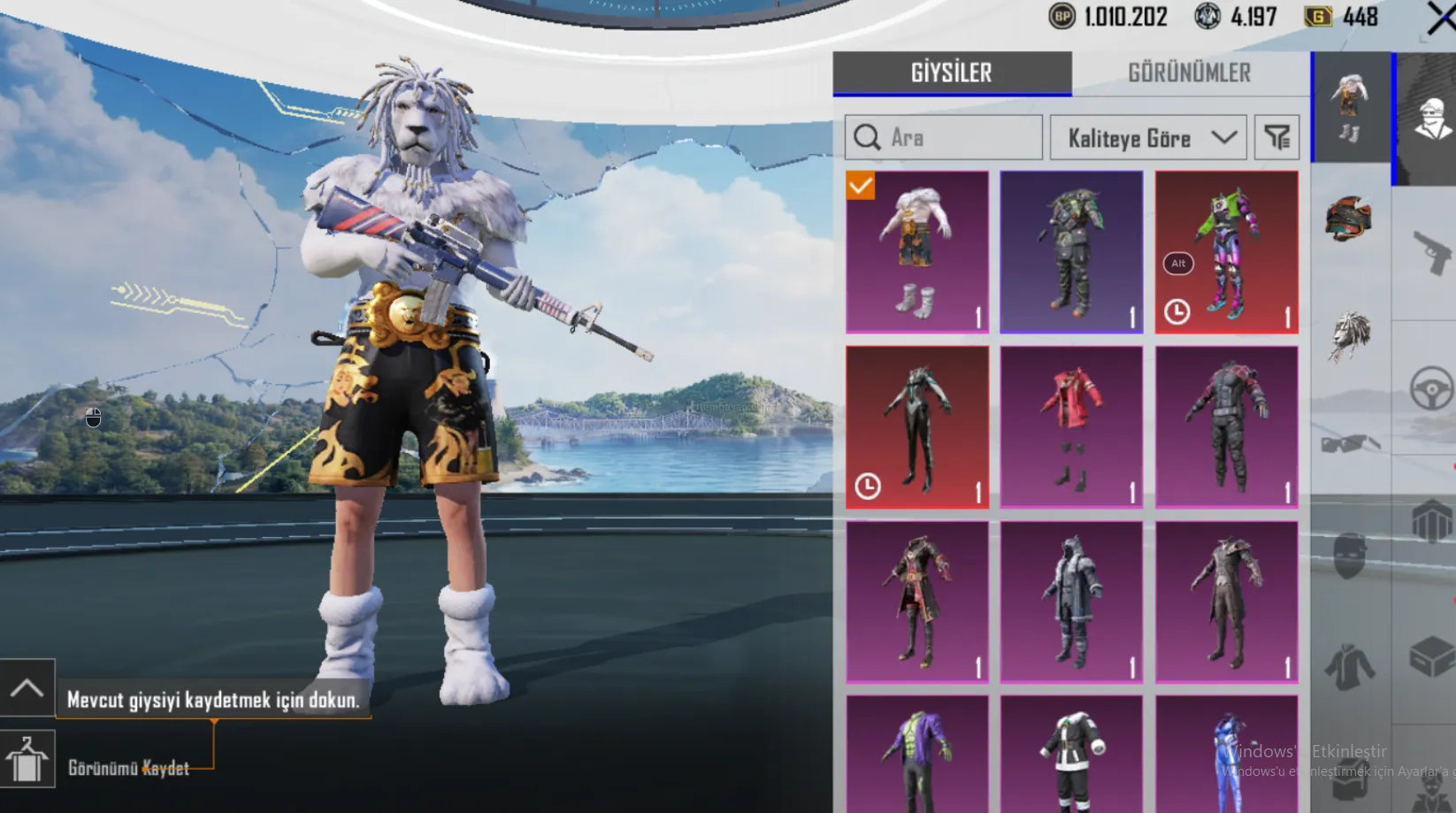
Task: Close the wardrobe with the X button
Action: pos(1441,18)
